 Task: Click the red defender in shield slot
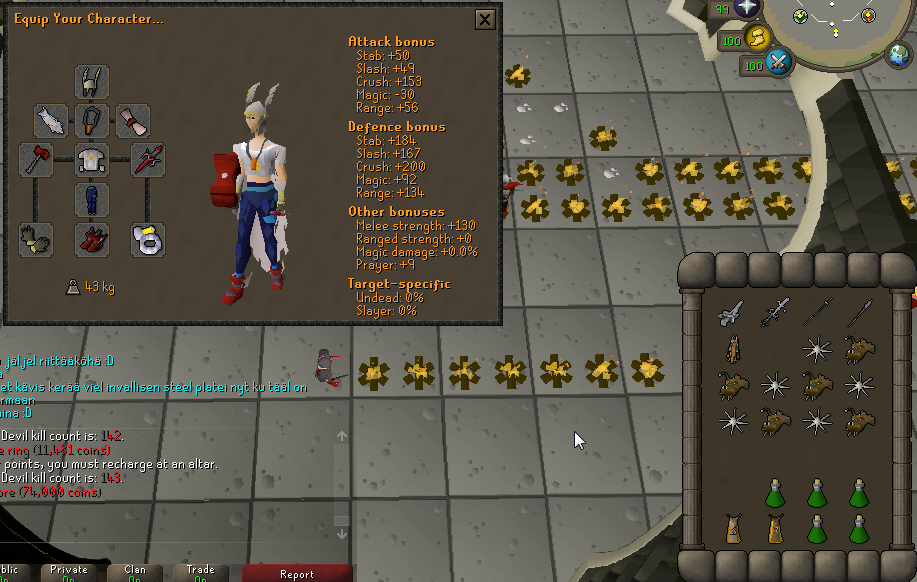[148, 159]
